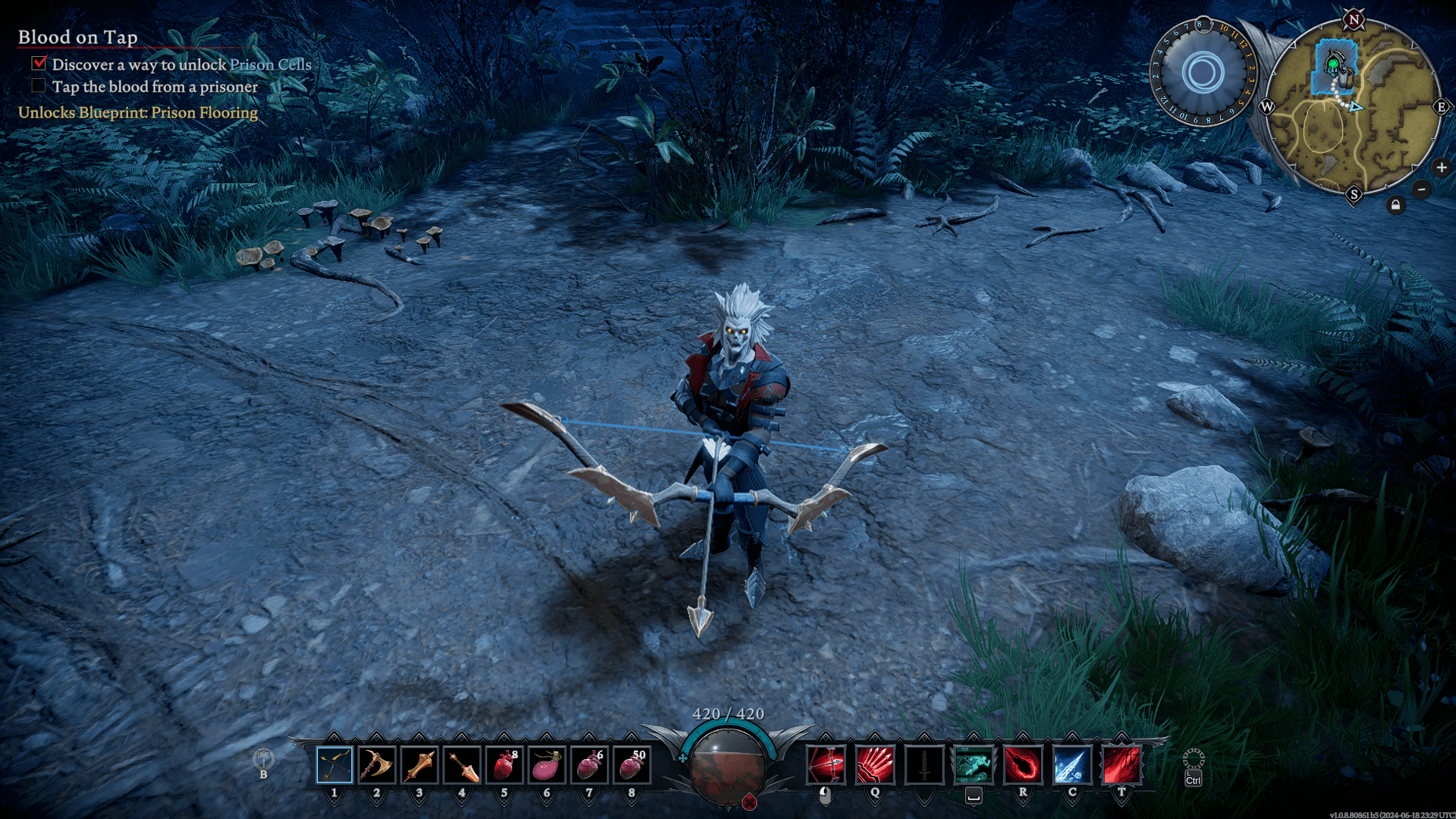Toggle the minimap rotation lock
Image resolution: width=1456 pixels, height=819 pixels.
coord(1395,205)
